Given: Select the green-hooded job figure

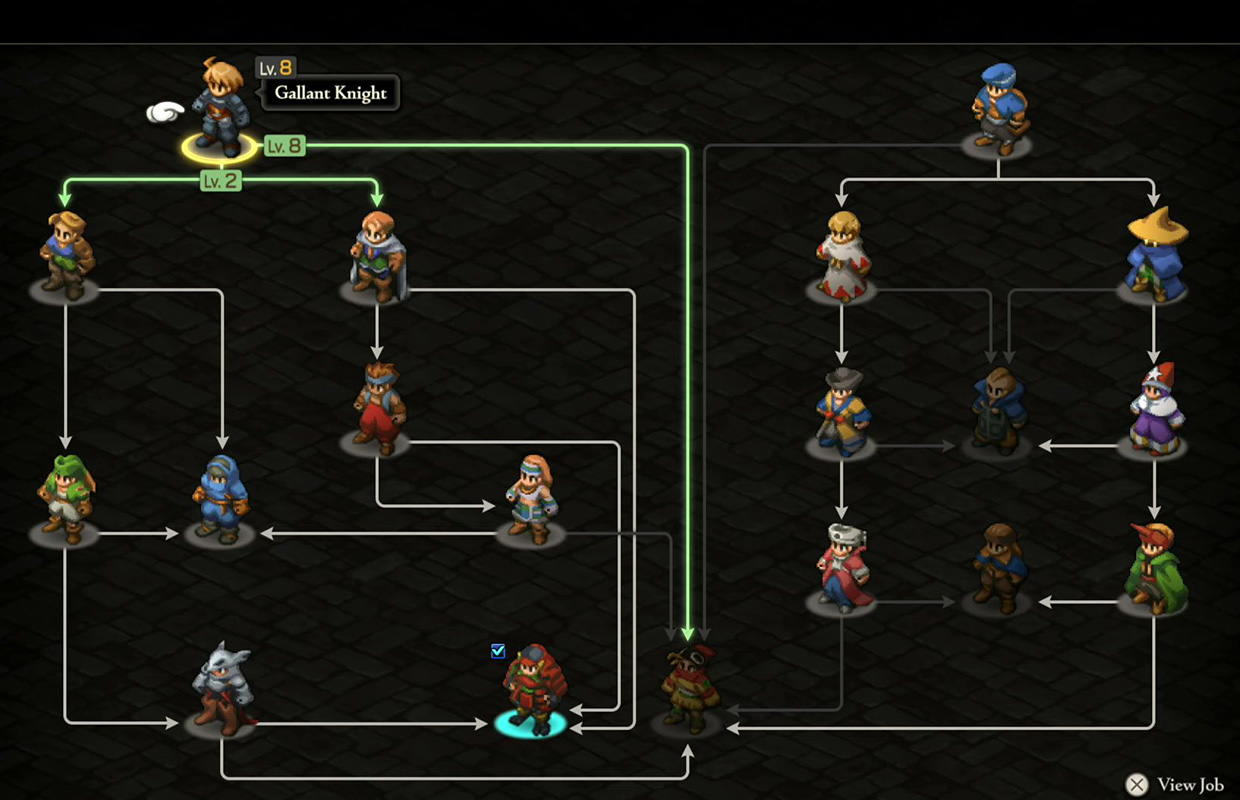Looking at the screenshot, I should (65, 500).
